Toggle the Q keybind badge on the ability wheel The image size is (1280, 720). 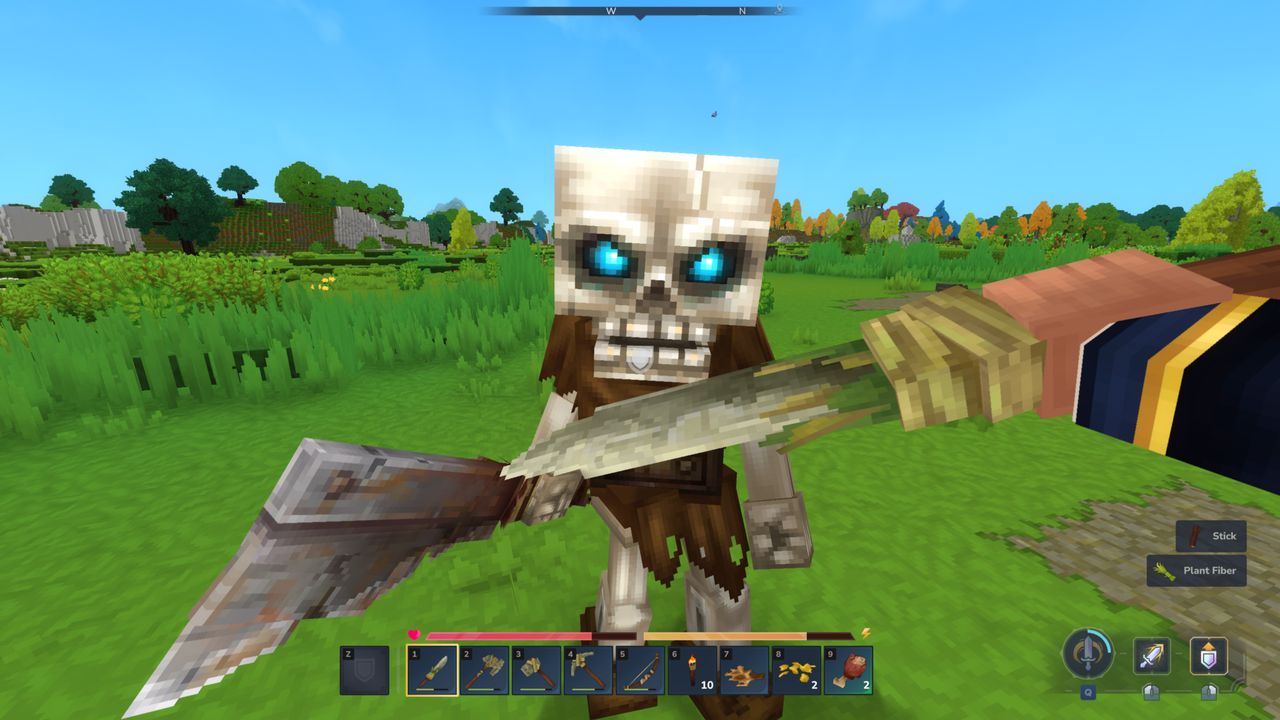pos(1088,692)
